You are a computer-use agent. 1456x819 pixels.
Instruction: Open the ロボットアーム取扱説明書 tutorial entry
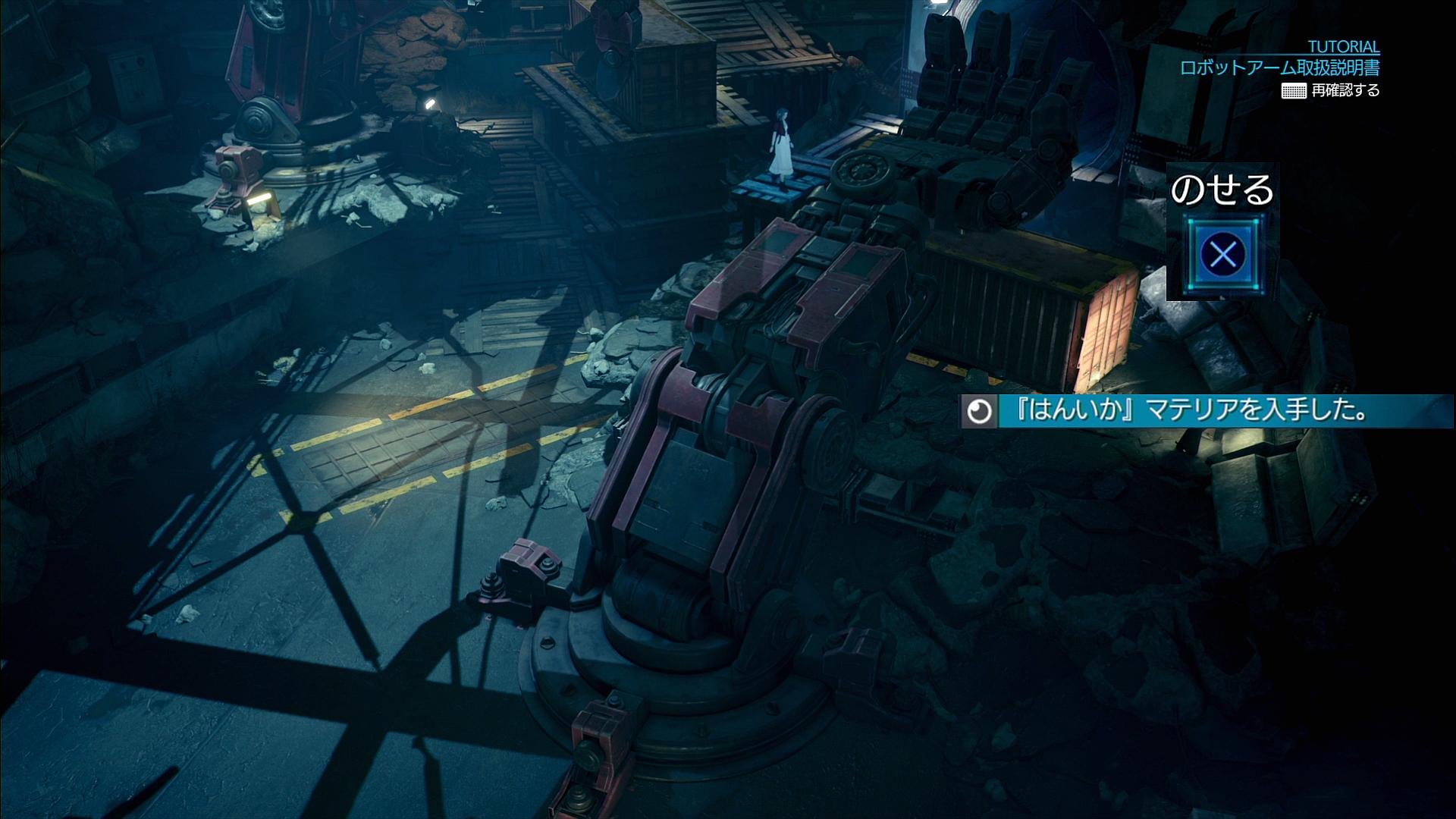(1279, 67)
